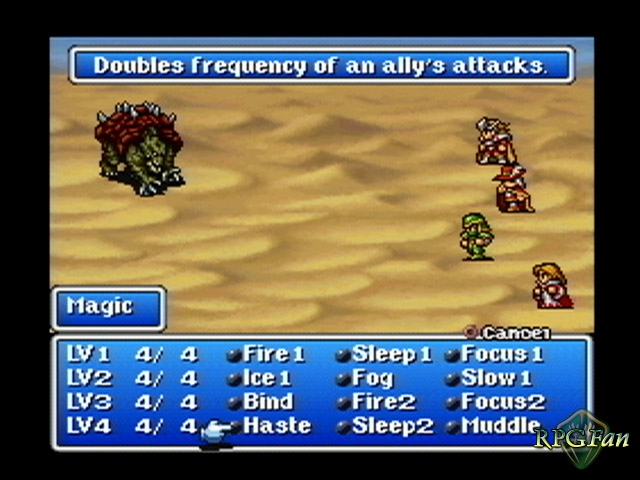This screenshot has height=480, width=640.
Task: Cast the Focus1 spell
Action: (502, 355)
